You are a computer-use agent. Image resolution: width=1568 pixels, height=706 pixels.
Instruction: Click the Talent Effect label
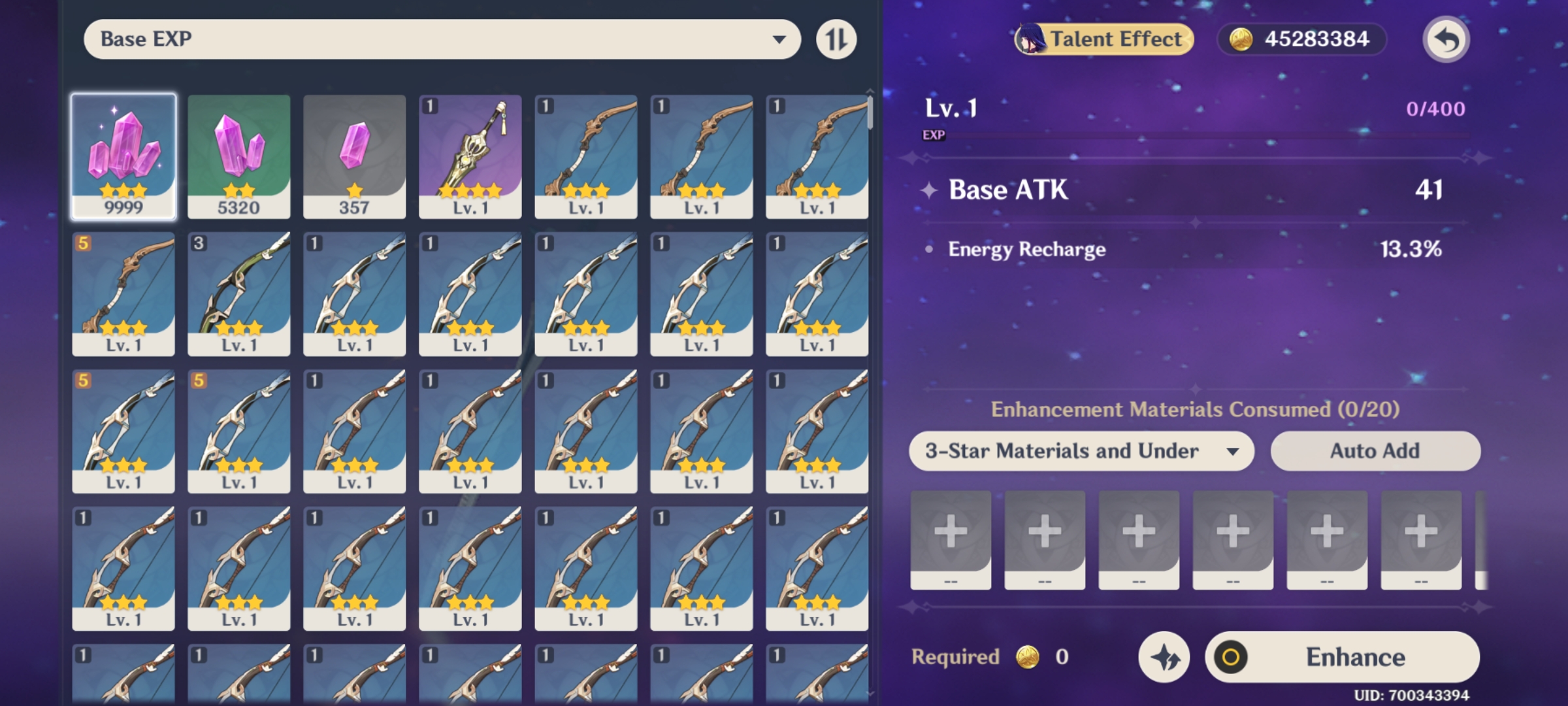point(1111,39)
